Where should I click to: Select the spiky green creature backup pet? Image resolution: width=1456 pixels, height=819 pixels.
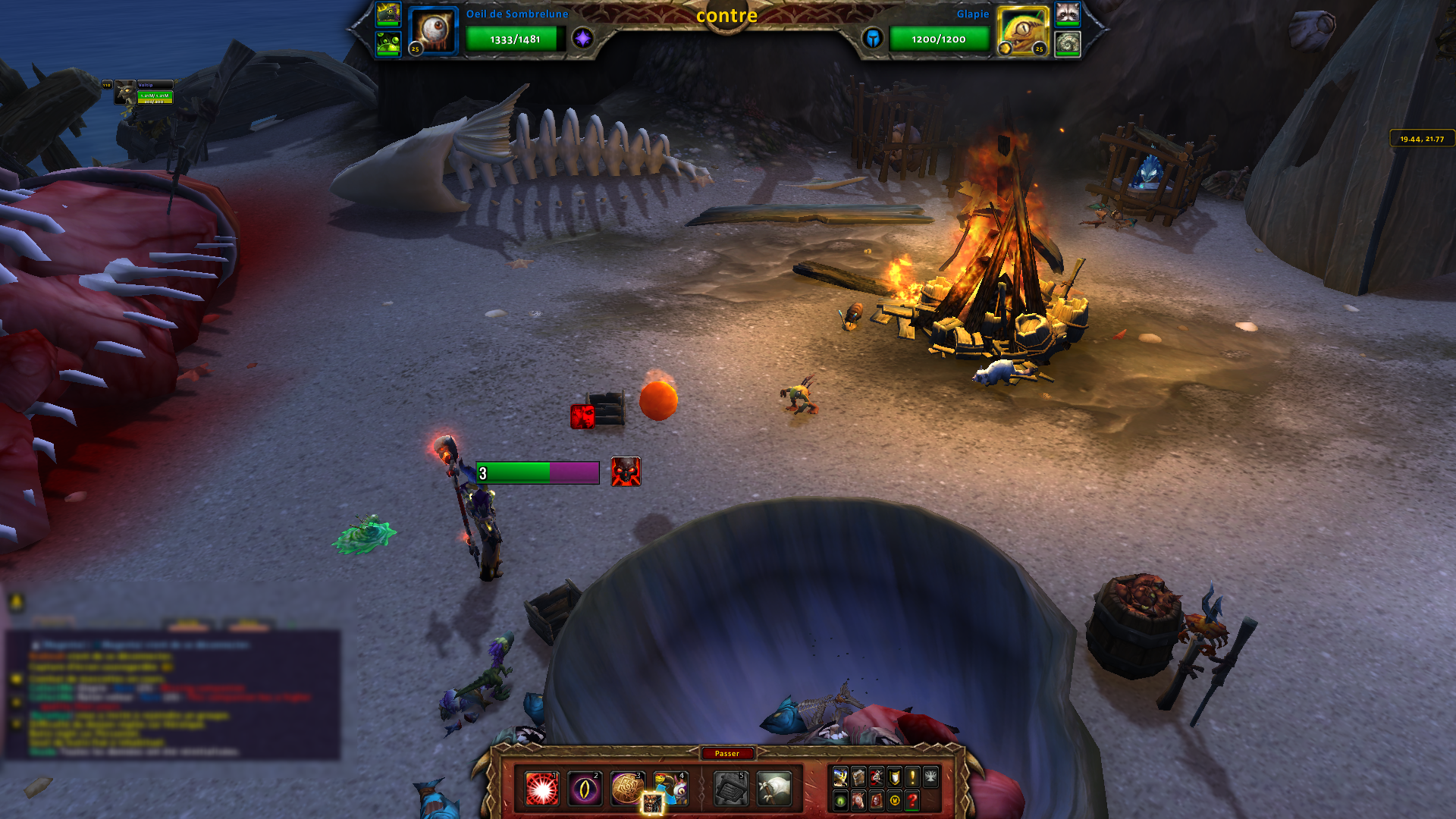pos(388,14)
